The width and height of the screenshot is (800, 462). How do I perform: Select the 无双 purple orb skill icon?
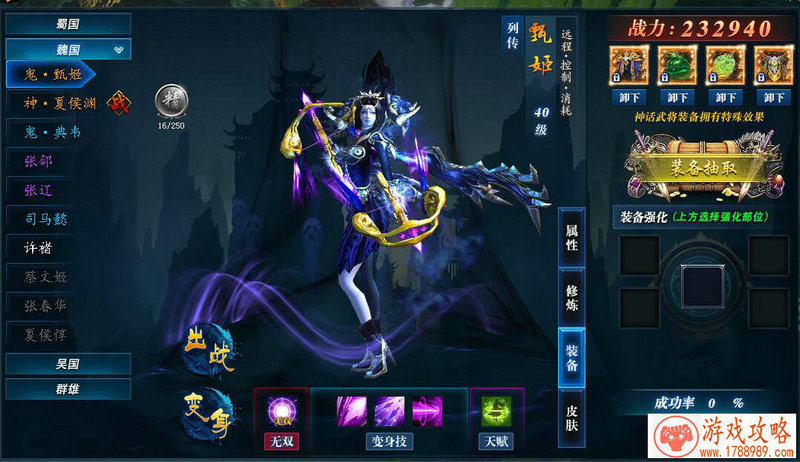point(279,411)
